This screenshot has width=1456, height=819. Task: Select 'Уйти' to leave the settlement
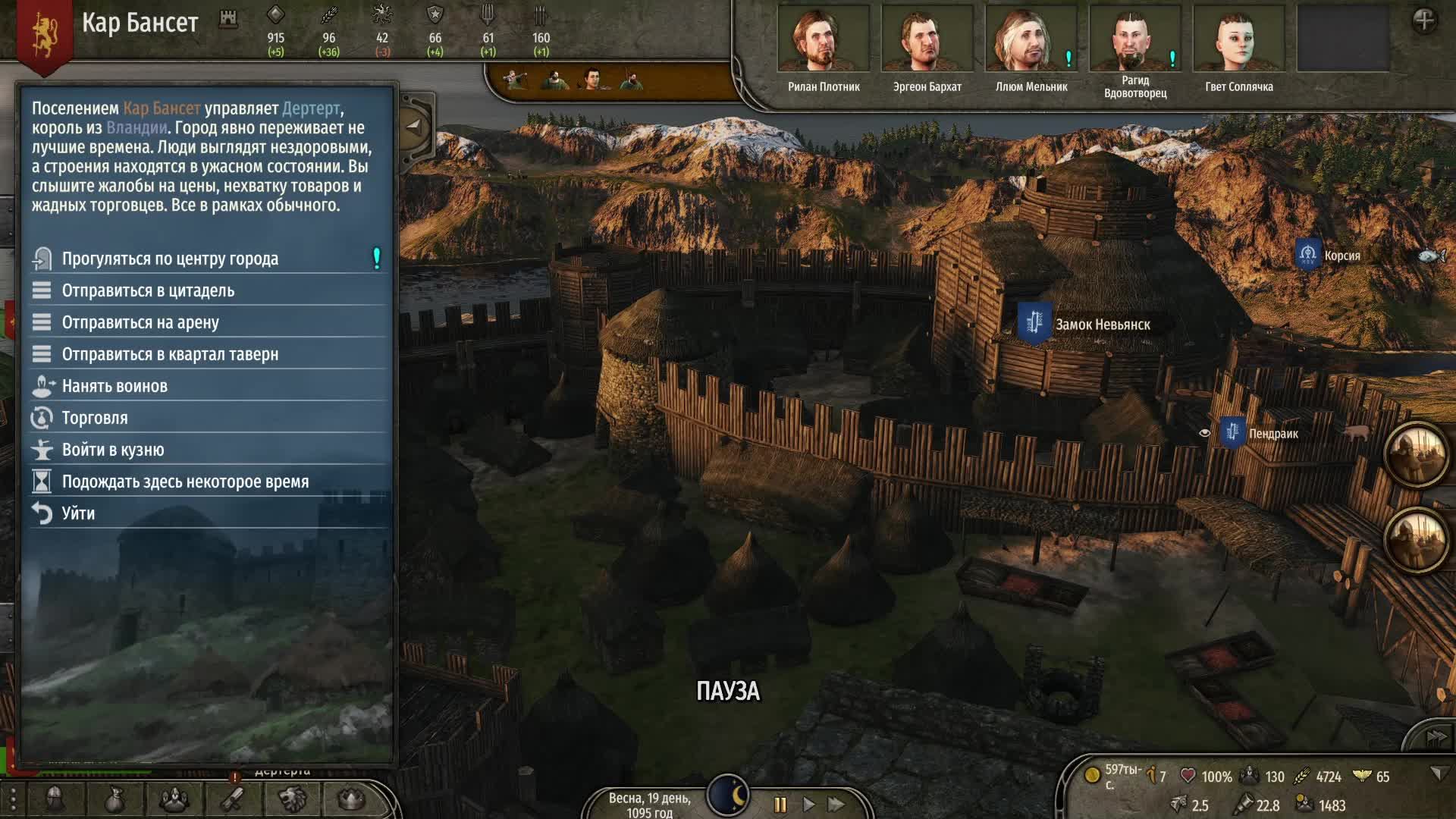coord(80,513)
